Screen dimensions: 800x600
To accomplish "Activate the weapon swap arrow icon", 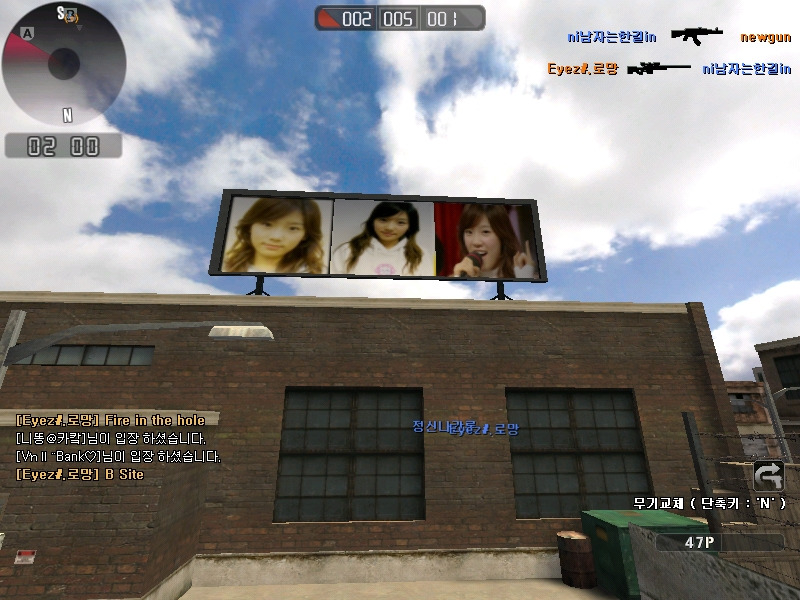I will pyautogui.click(x=769, y=475).
